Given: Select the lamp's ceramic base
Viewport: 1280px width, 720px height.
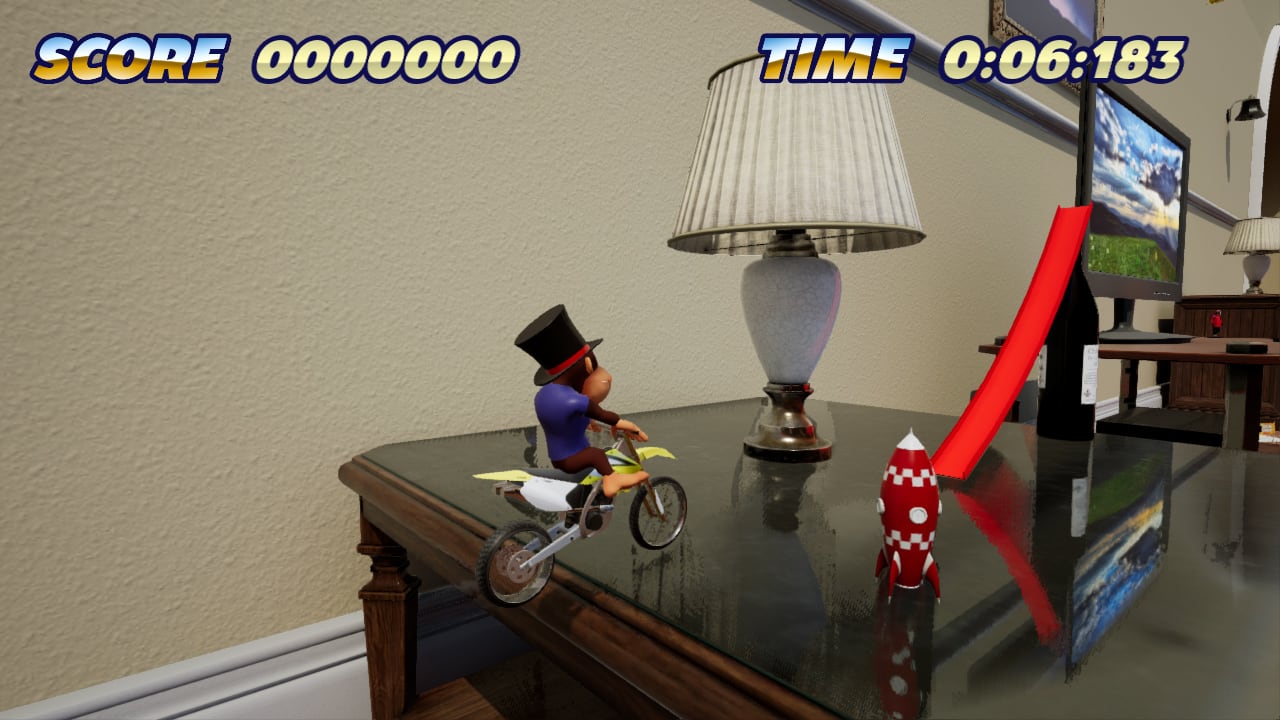Looking at the screenshot, I should [790, 320].
